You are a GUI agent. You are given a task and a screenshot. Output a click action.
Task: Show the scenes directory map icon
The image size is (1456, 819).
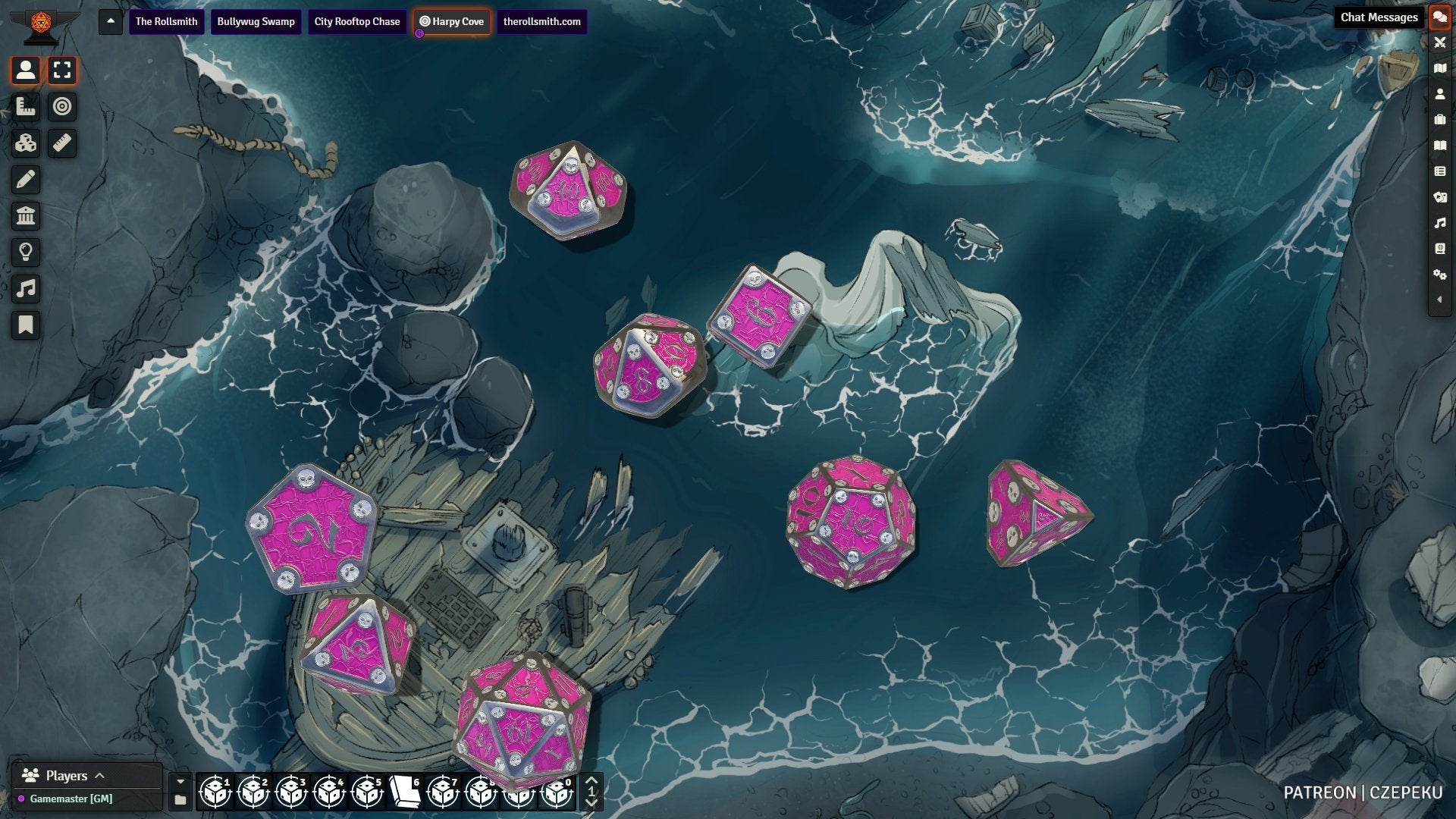[1439, 68]
